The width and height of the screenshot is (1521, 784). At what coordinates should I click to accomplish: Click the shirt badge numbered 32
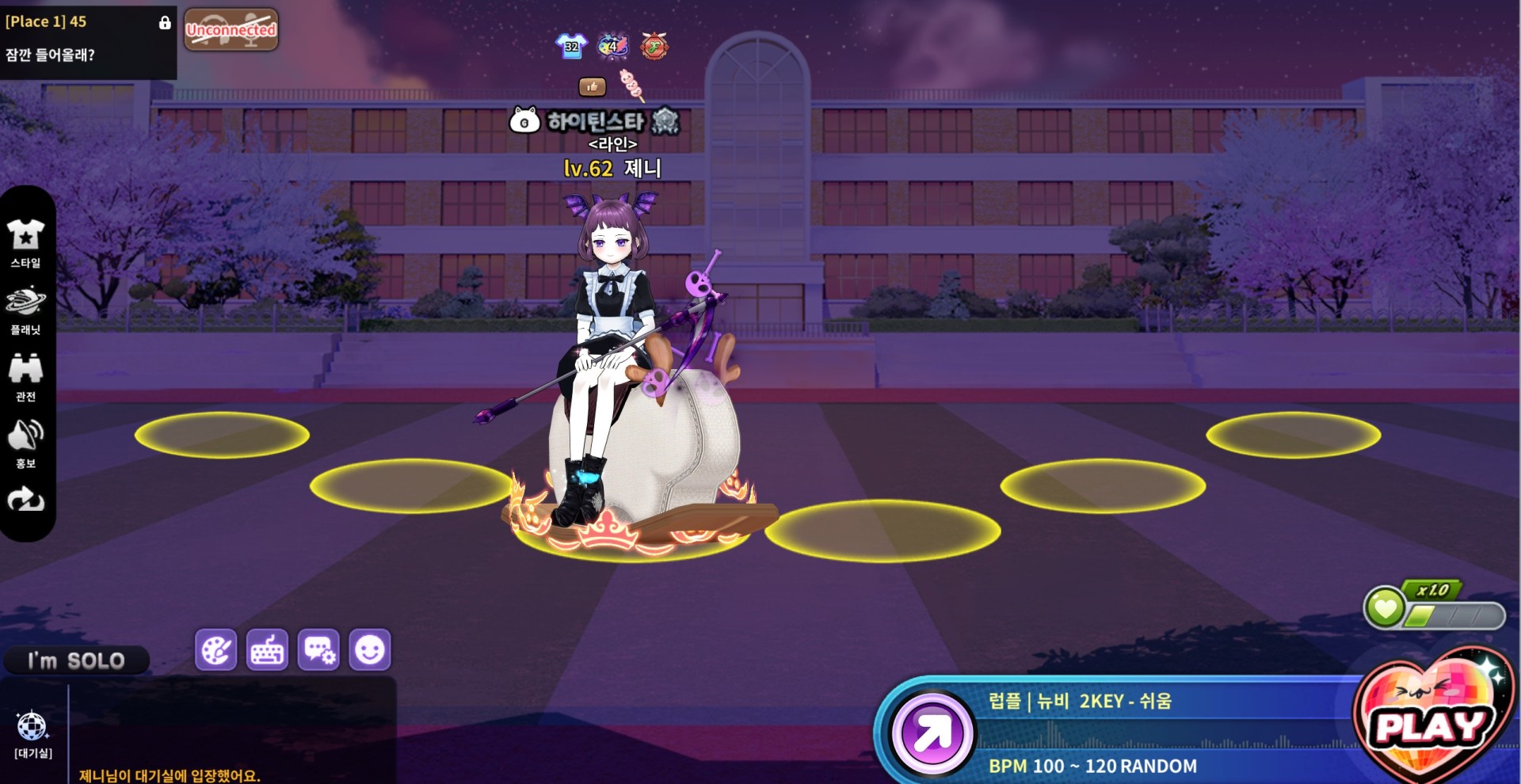[x=571, y=46]
